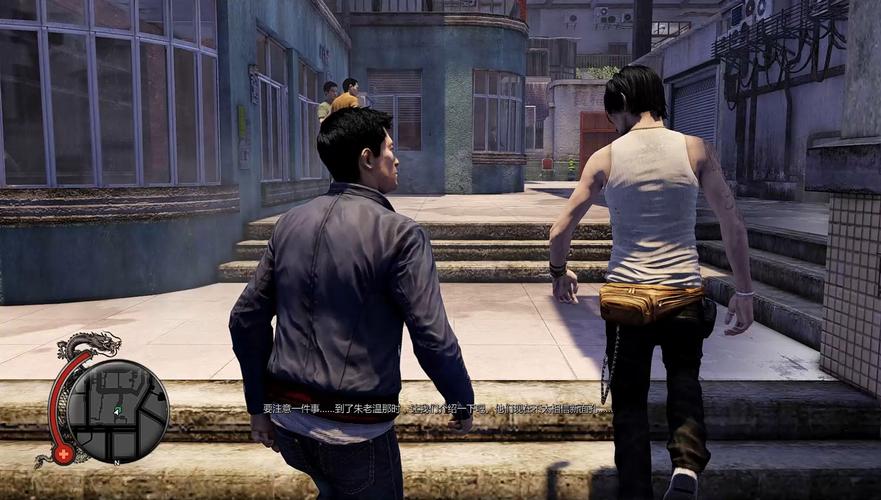Image resolution: width=881 pixels, height=500 pixels.
Task: Open the circular minimap
Action: pyautogui.click(x=118, y=411)
